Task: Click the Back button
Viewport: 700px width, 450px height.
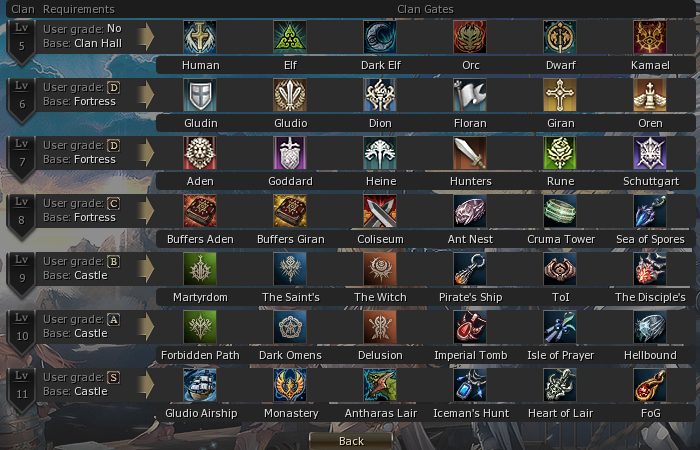Action: coord(351,441)
